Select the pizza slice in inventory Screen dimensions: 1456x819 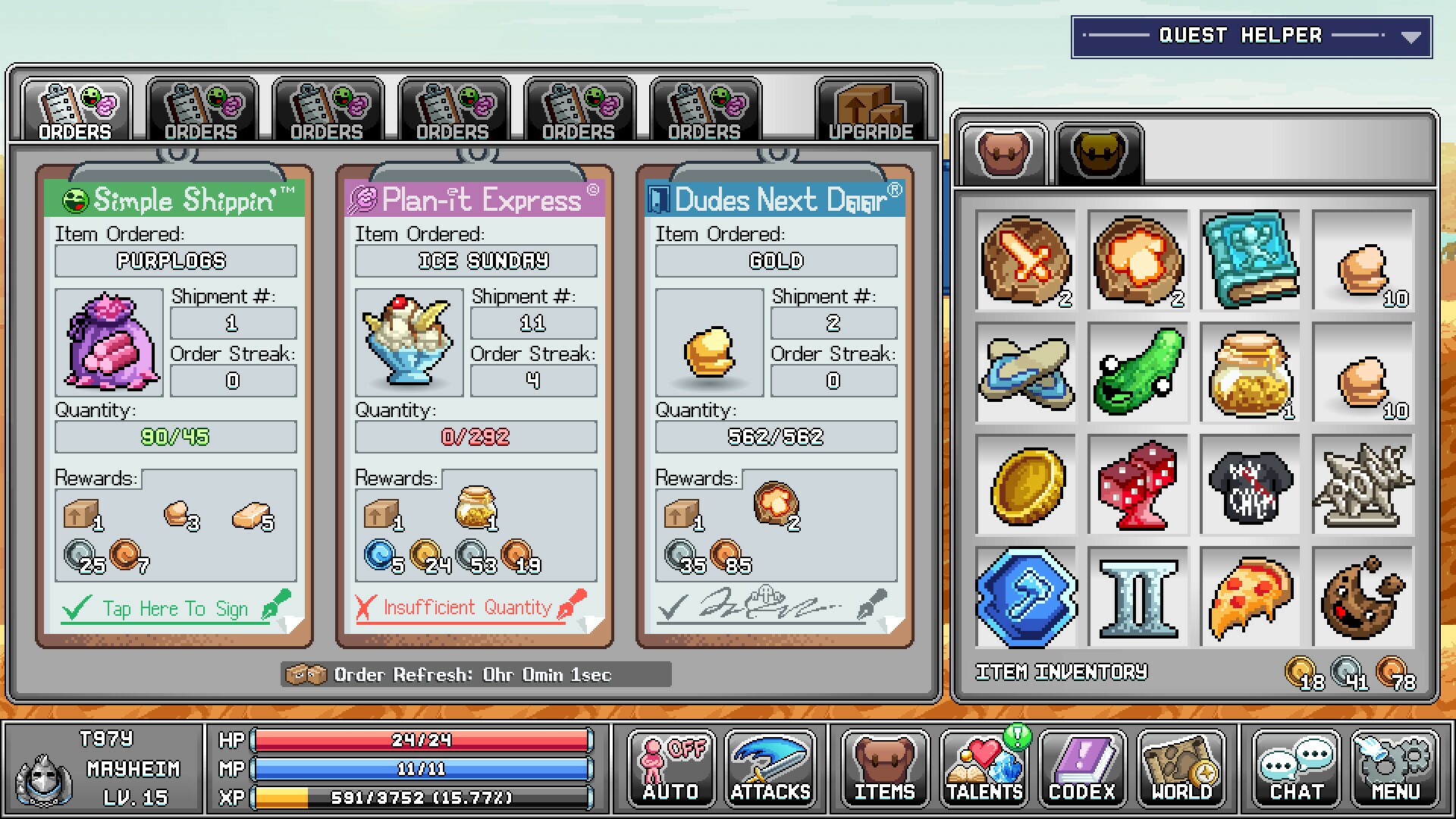(1250, 598)
